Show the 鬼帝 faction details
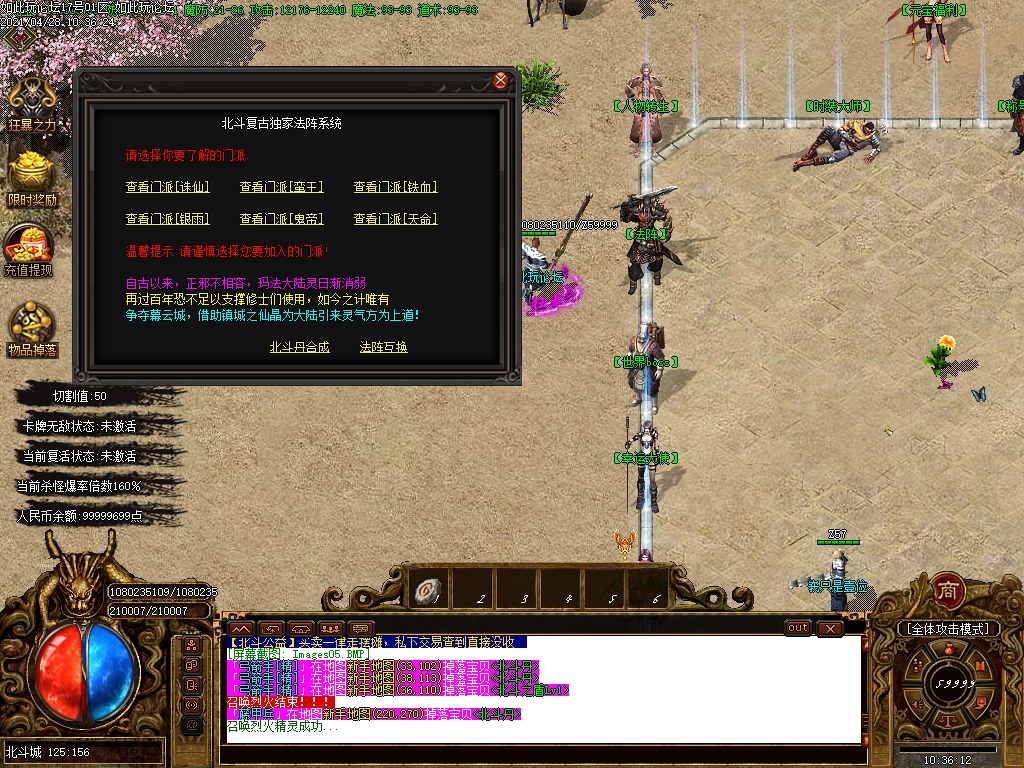Screen dimensions: 1024x768 [x=282, y=219]
